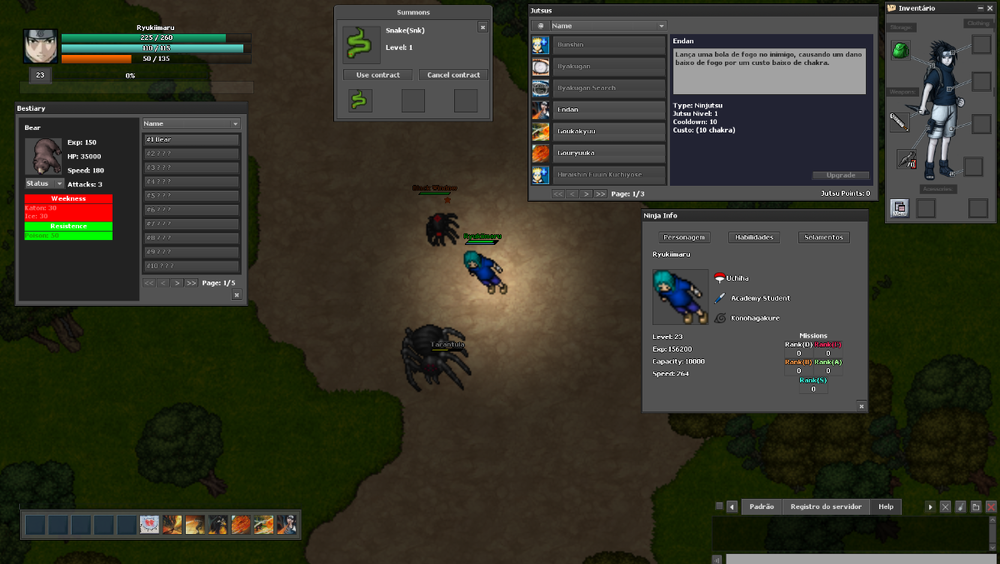Open the Jutsus Name sort dropdown
1000x564 pixels.
(x=607, y=26)
